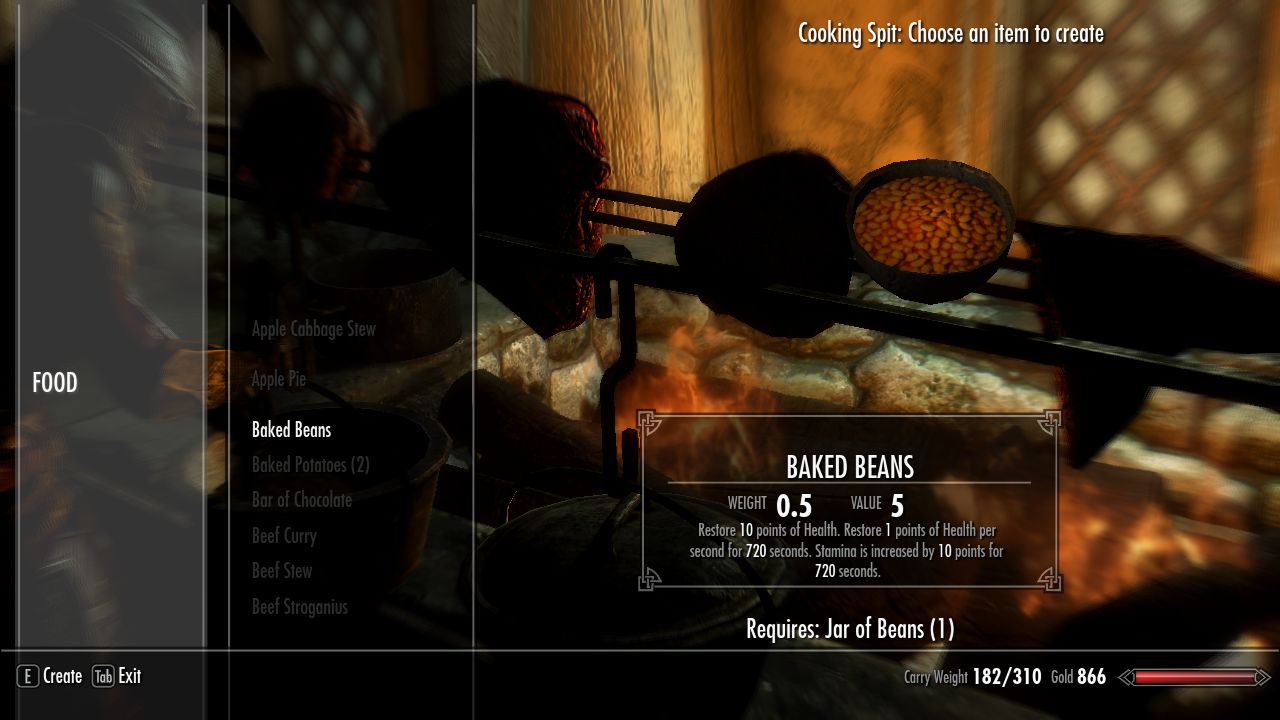The image size is (1280, 720).
Task: Click the Create button label
Action: point(61,677)
